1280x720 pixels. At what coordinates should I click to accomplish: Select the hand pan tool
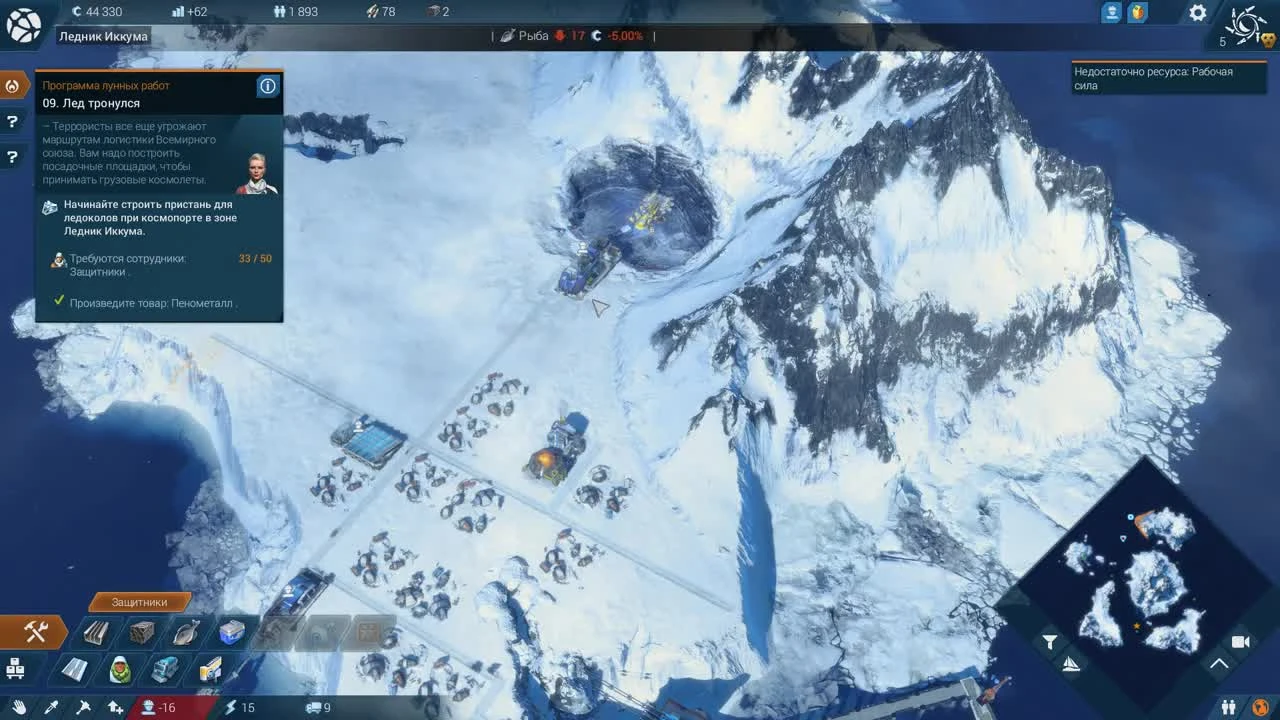pyautogui.click(x=19, y=706)
